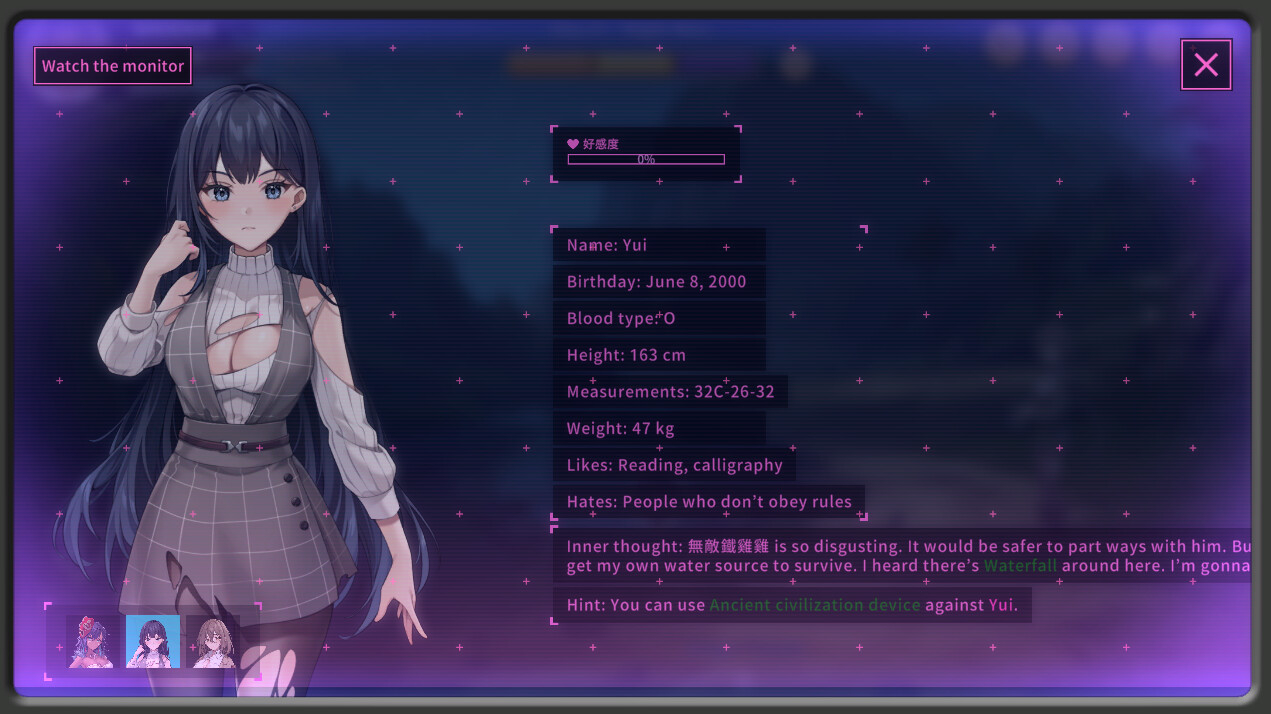Image resolution: width=1271 pixels, height=714 pixels.
Task: Open the green Waterfall keyword link
Action: click(1020, 566)
